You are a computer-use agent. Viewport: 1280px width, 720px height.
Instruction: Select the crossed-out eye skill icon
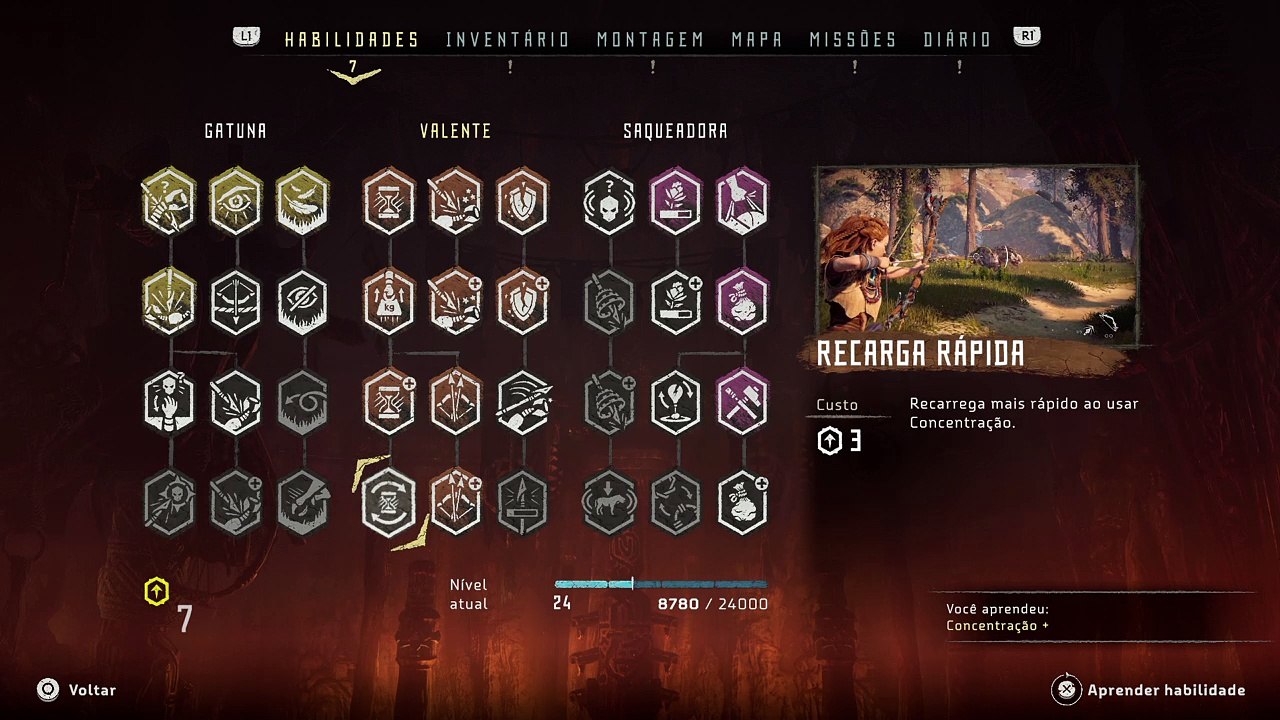(302, 302)
